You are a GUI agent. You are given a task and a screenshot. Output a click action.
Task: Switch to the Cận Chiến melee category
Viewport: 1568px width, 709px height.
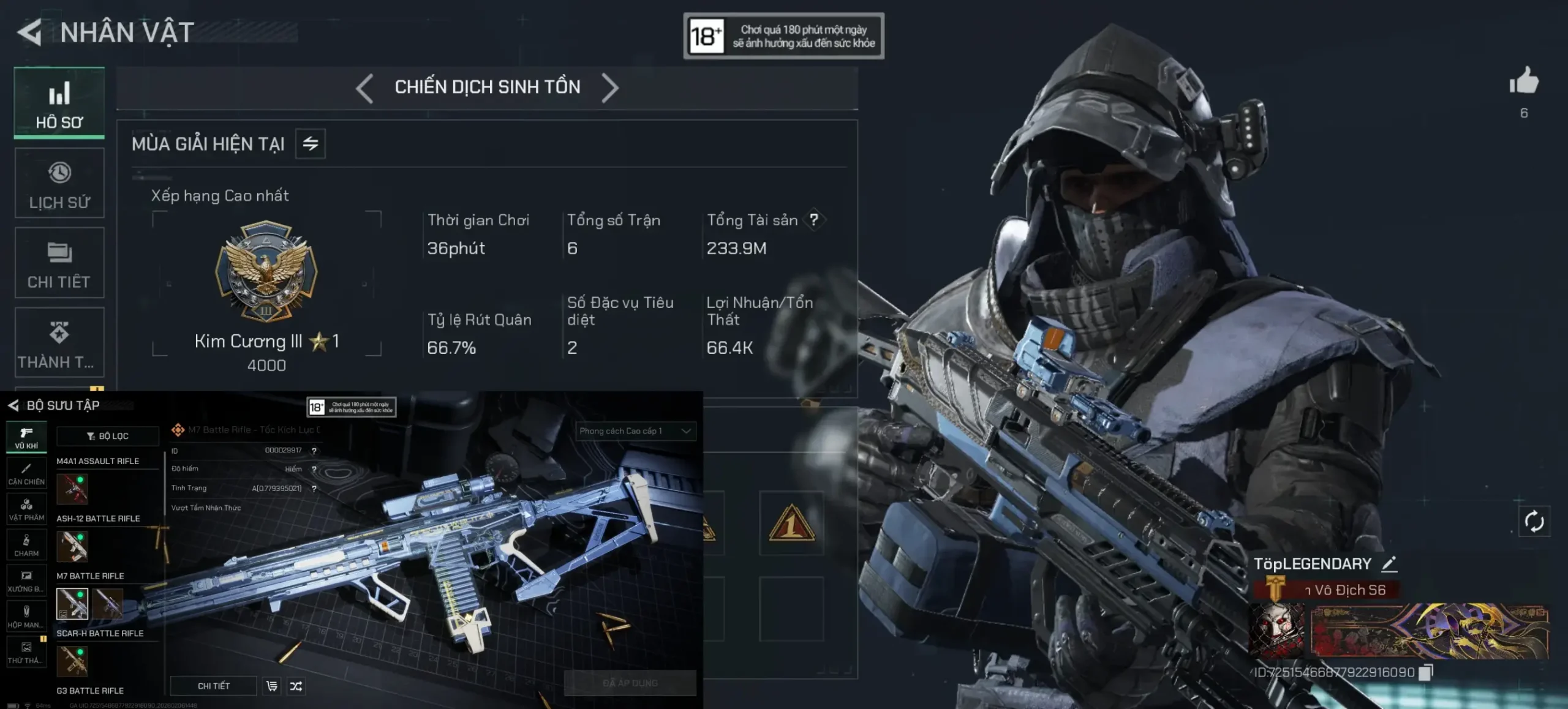[x=26, y=473]
